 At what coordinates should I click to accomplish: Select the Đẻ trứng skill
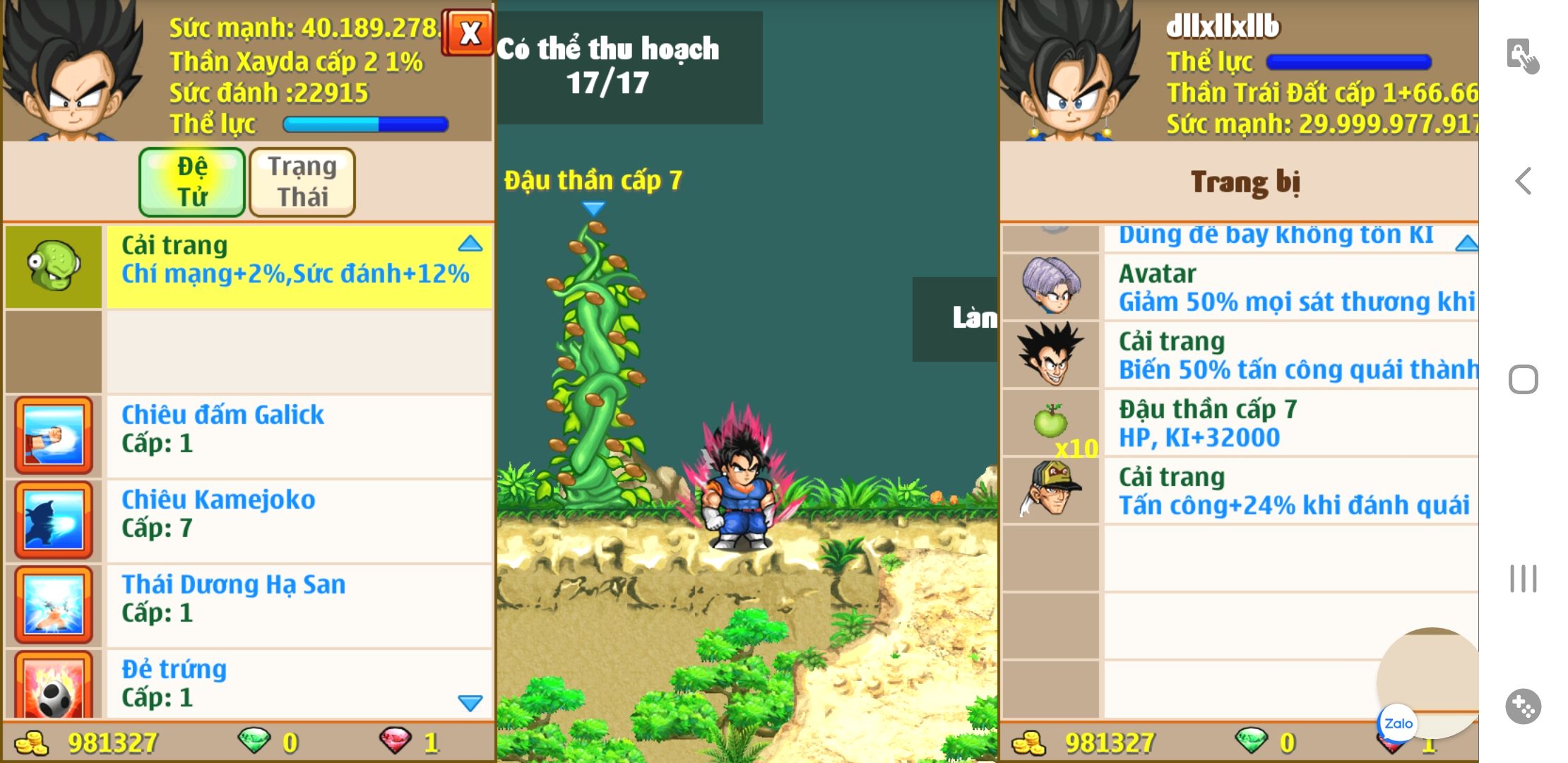247,683
